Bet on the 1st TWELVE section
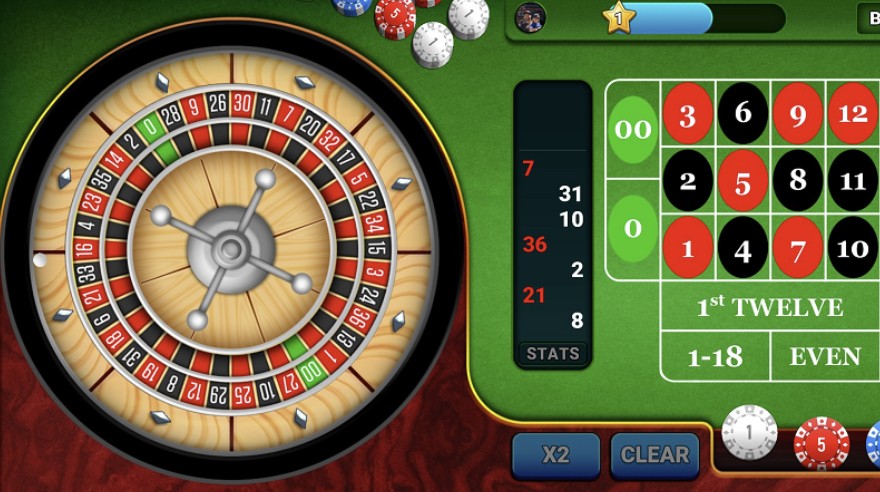 click(769, 307)
